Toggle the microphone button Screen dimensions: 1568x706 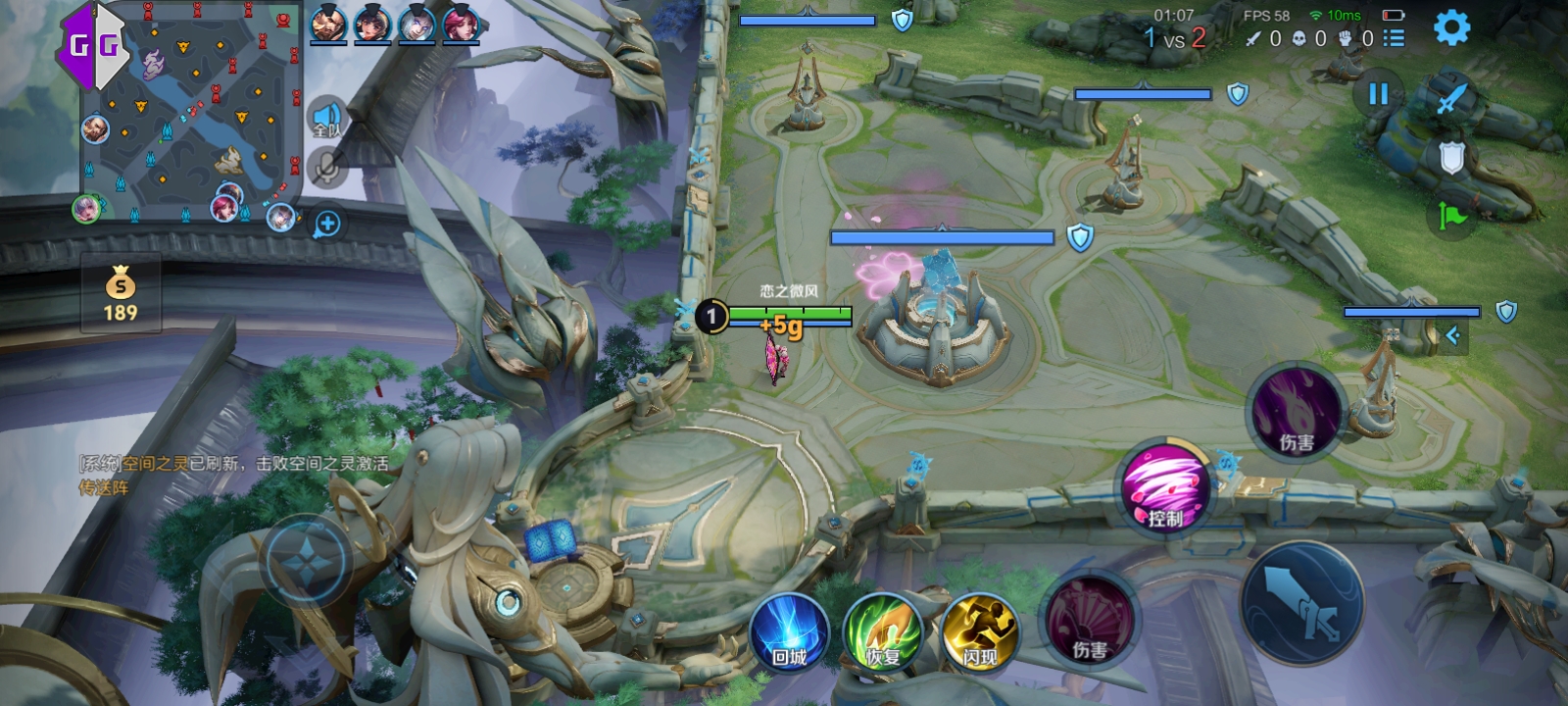click(x=326, y=168)
